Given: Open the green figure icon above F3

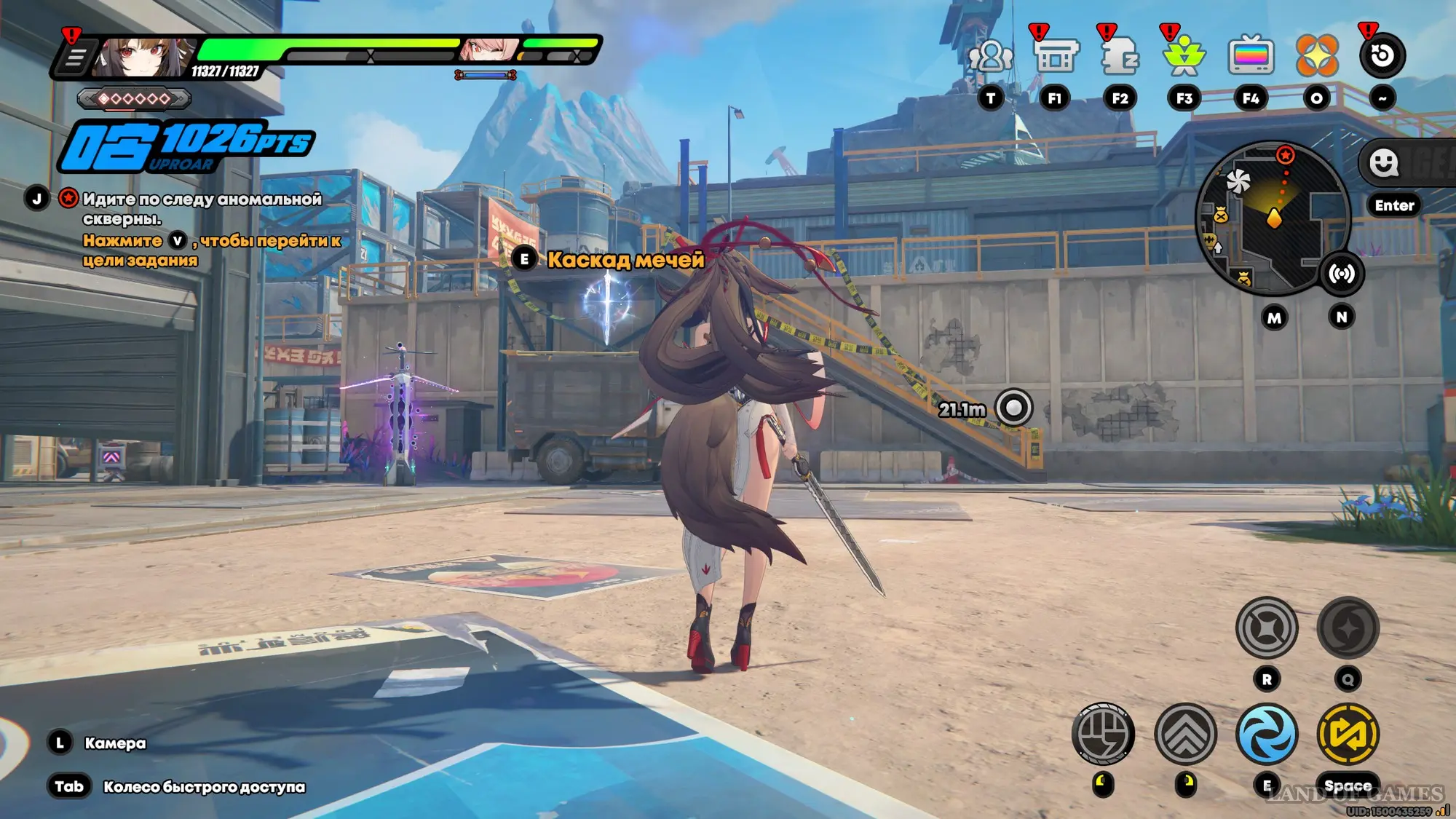Looking at the screenshot, I should [x=1184, y=55].
